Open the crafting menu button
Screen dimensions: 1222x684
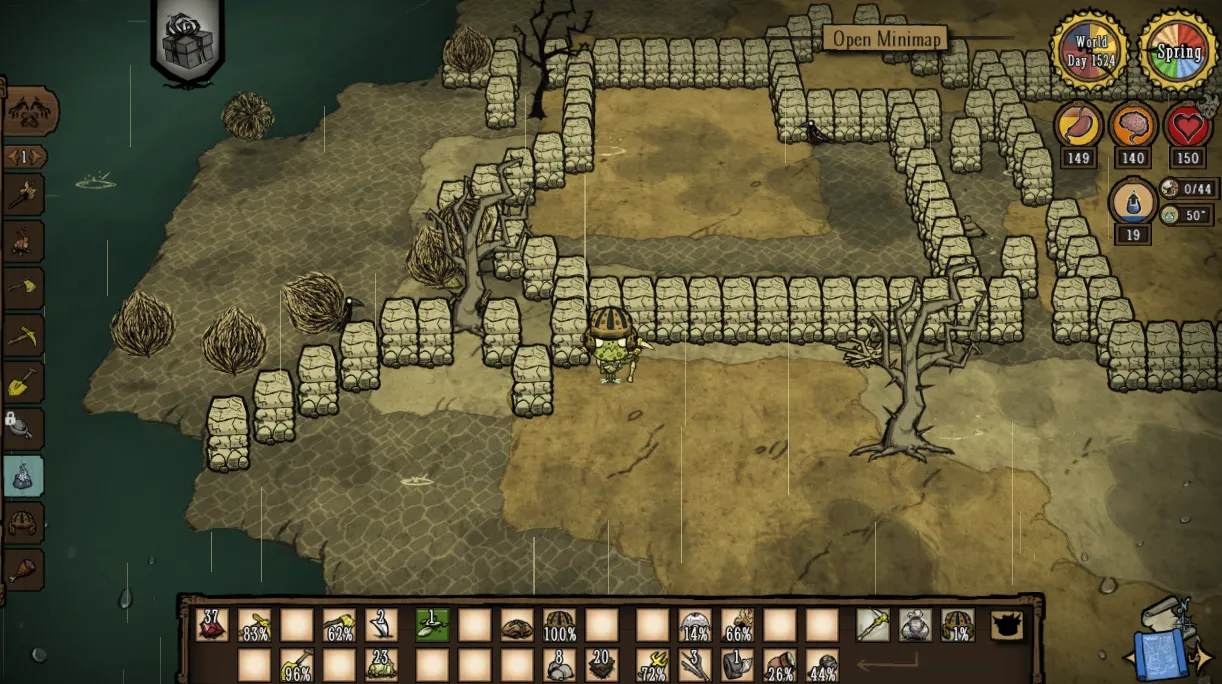tap(30, 112)
